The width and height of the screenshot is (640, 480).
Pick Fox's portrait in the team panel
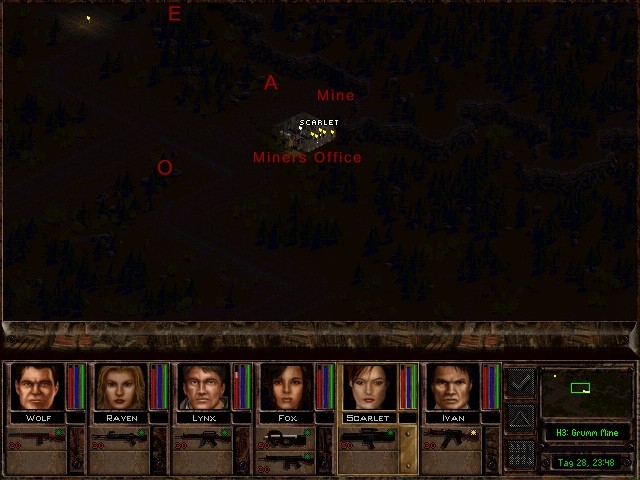tap(286, 386)
